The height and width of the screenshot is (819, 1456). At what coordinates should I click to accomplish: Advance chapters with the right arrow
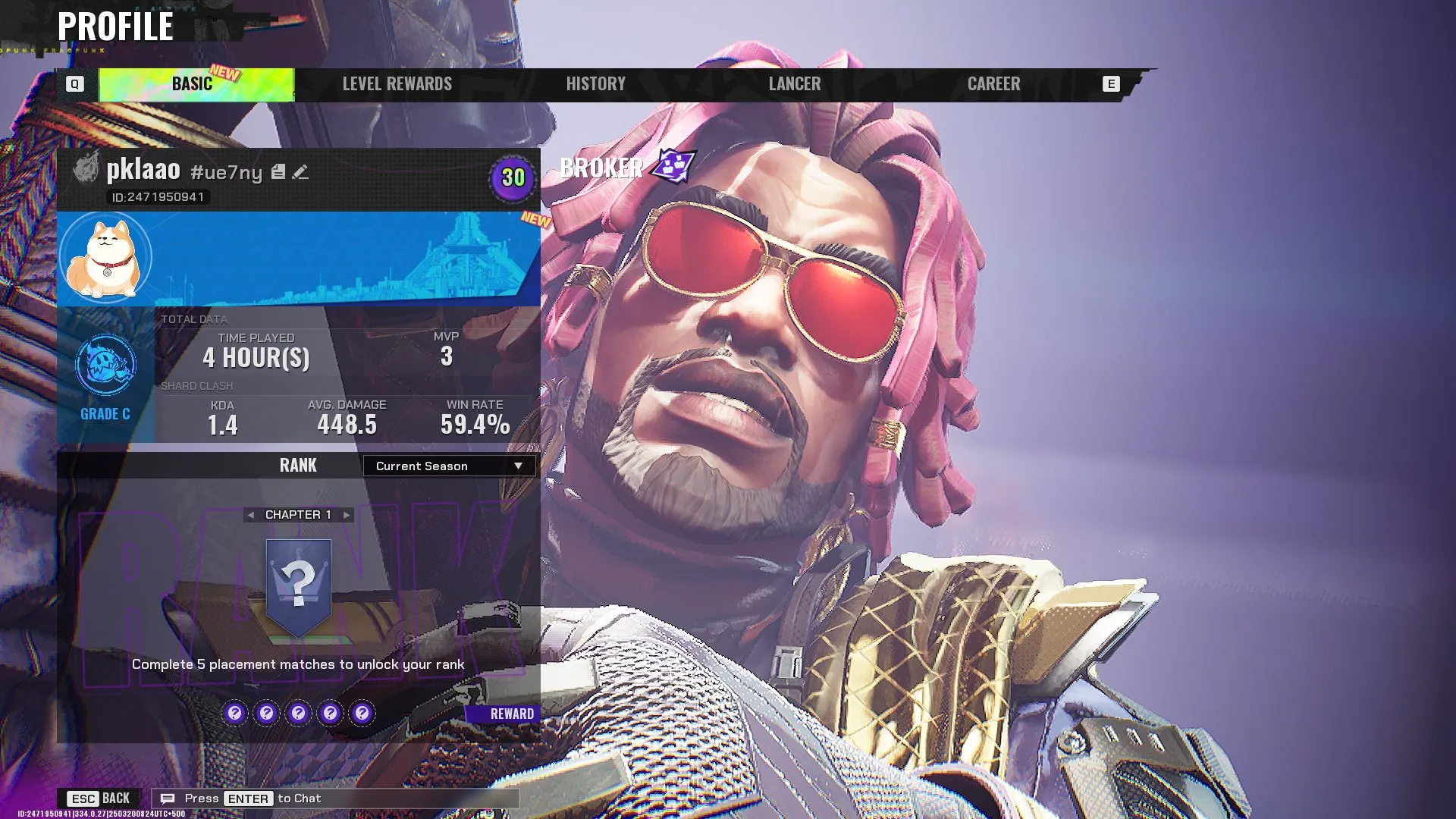pos(345,514)
